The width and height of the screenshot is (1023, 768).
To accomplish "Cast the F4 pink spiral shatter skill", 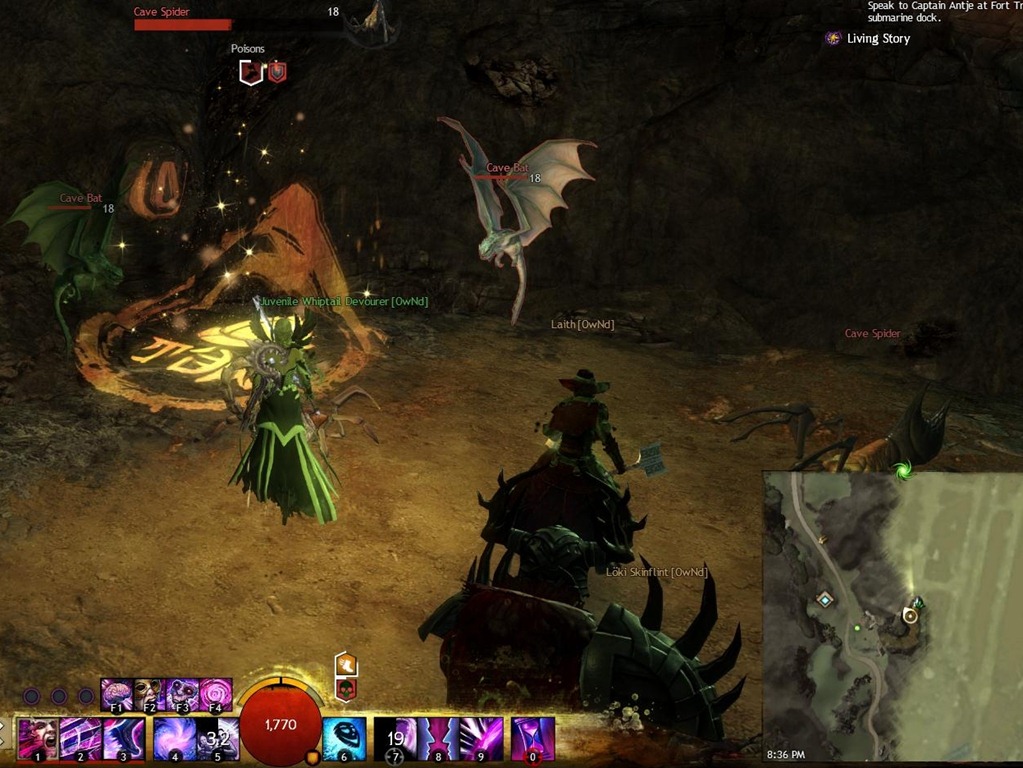I will [215, 693].
